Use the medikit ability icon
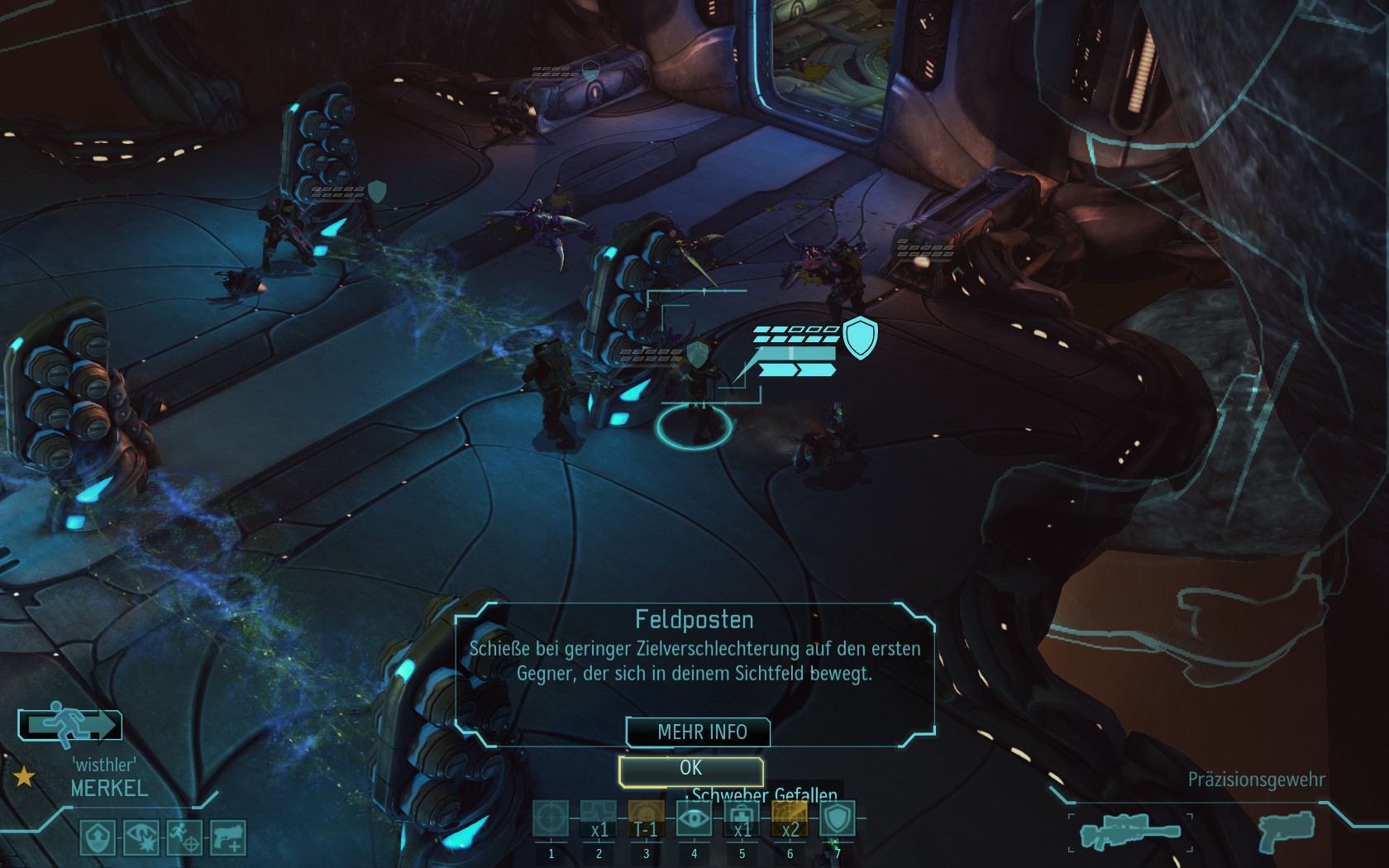 coord(742,819)
